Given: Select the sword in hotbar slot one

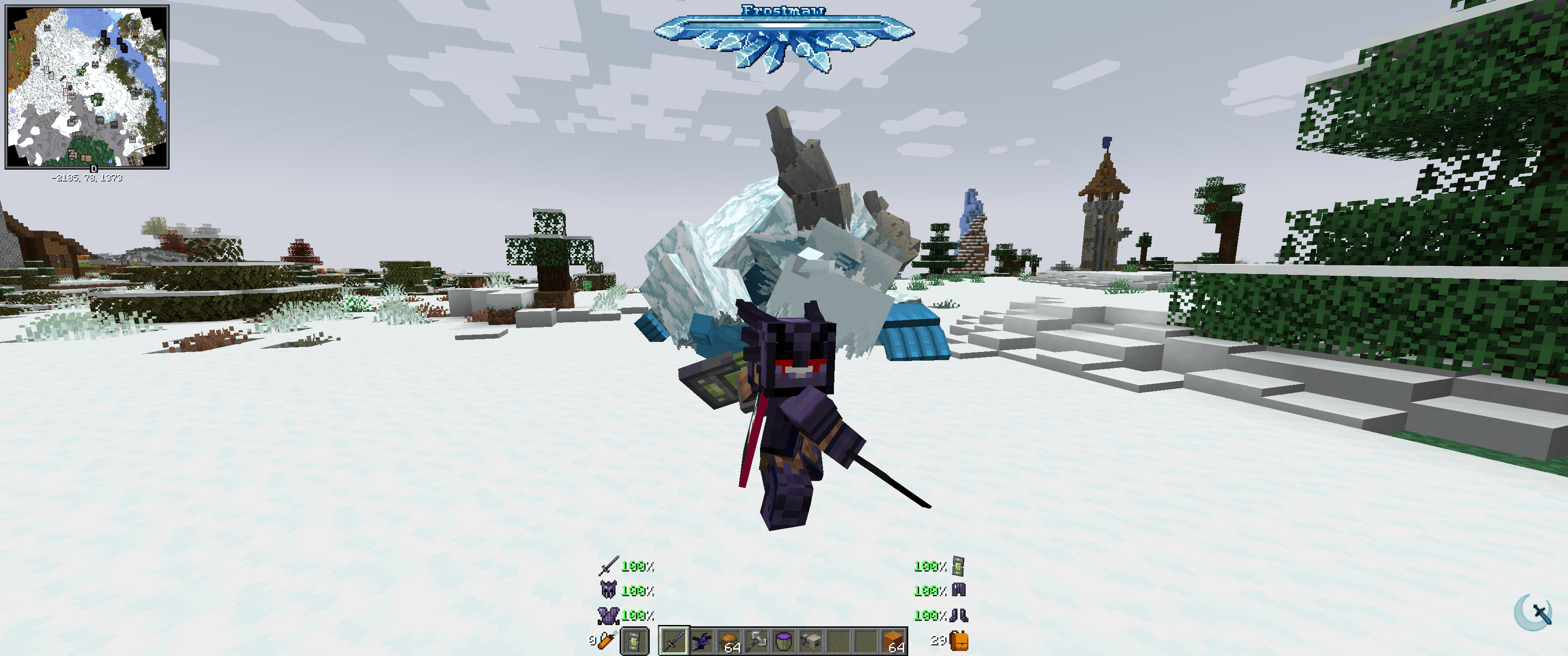Looking at the screenshot, I should coord(674,642).
